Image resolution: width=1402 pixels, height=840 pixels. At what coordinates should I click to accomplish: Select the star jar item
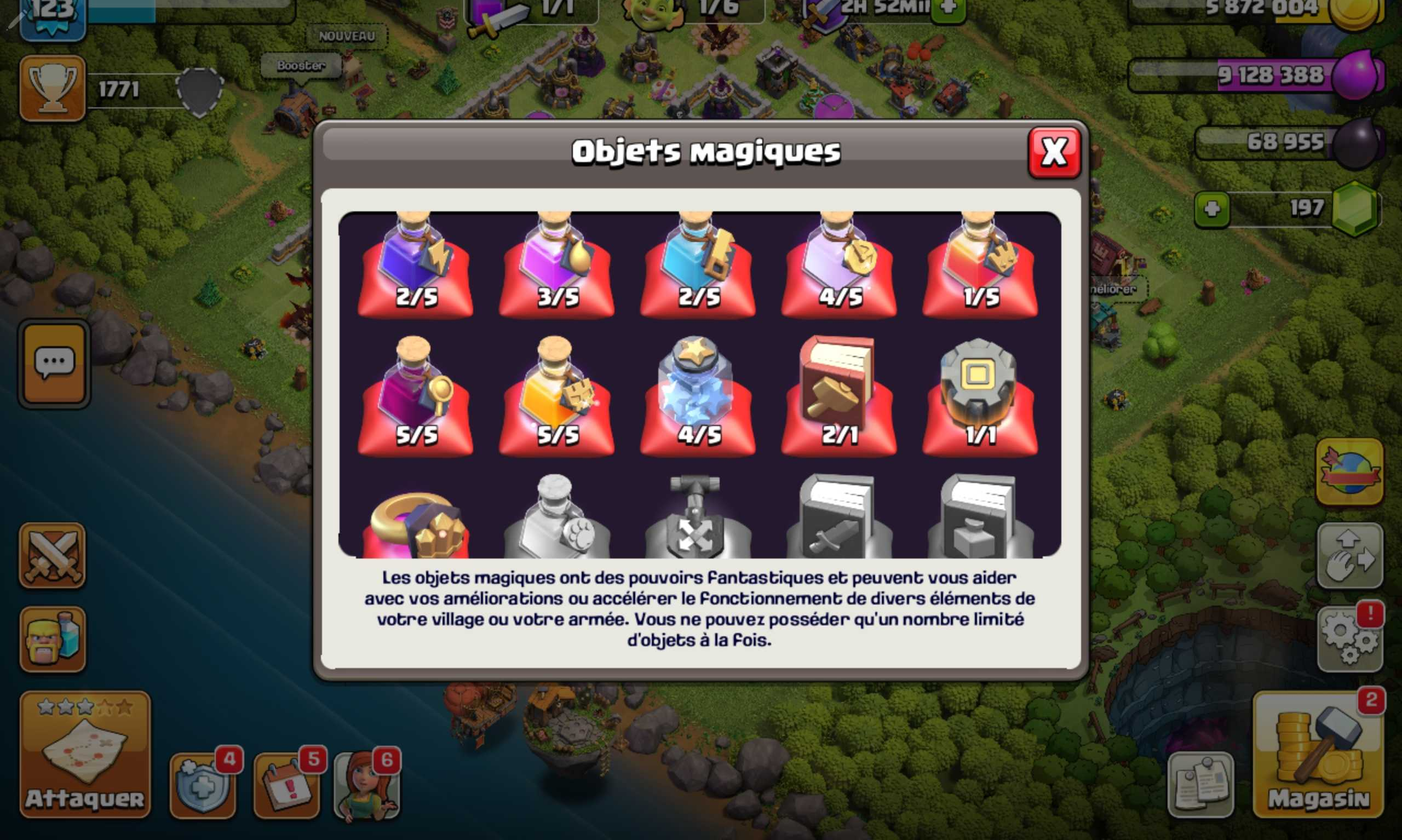698,396
